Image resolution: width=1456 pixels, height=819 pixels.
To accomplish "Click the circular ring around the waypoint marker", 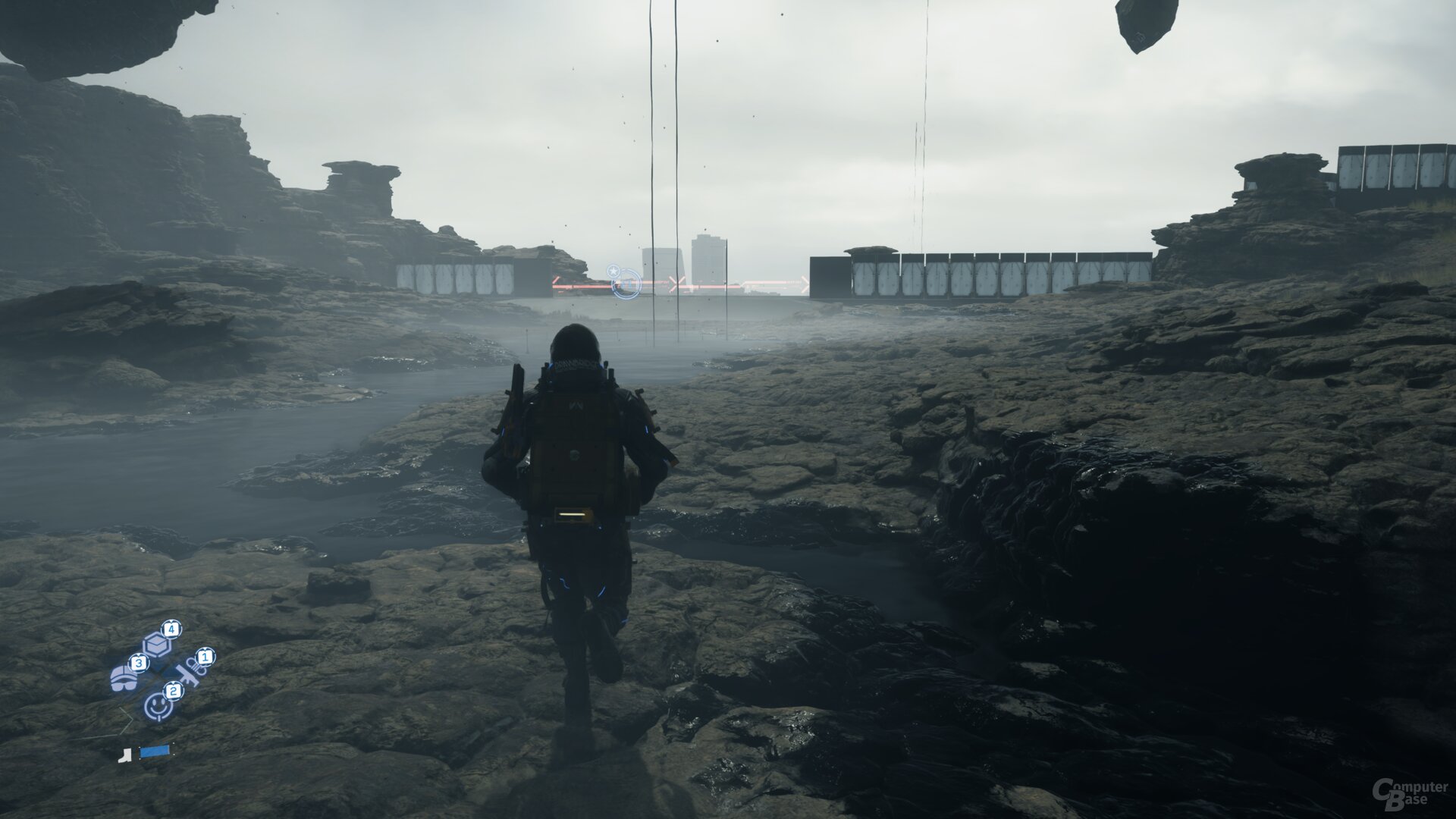I will click(627, 284).
